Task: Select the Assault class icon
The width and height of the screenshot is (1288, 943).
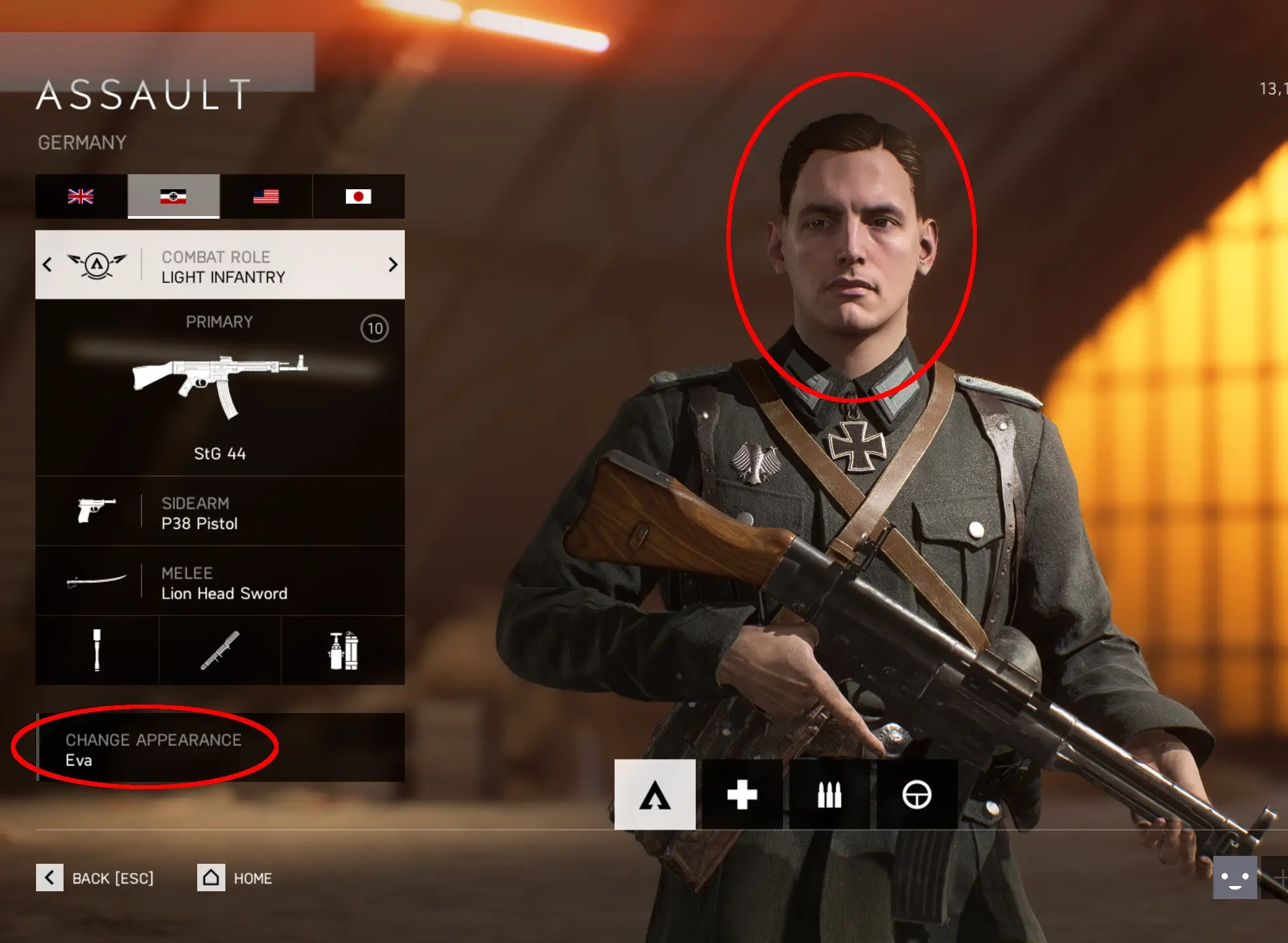Action: click(654, 795)
